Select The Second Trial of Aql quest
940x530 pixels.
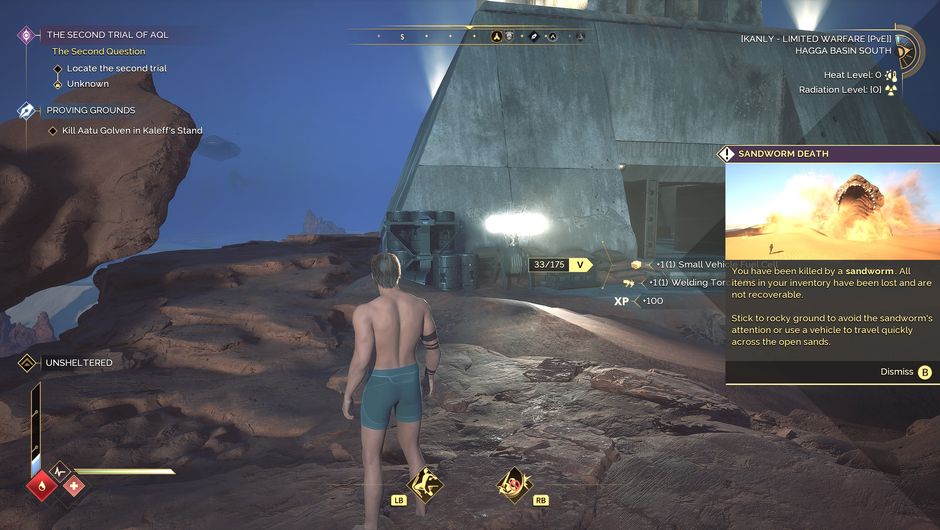coord(107,34)
